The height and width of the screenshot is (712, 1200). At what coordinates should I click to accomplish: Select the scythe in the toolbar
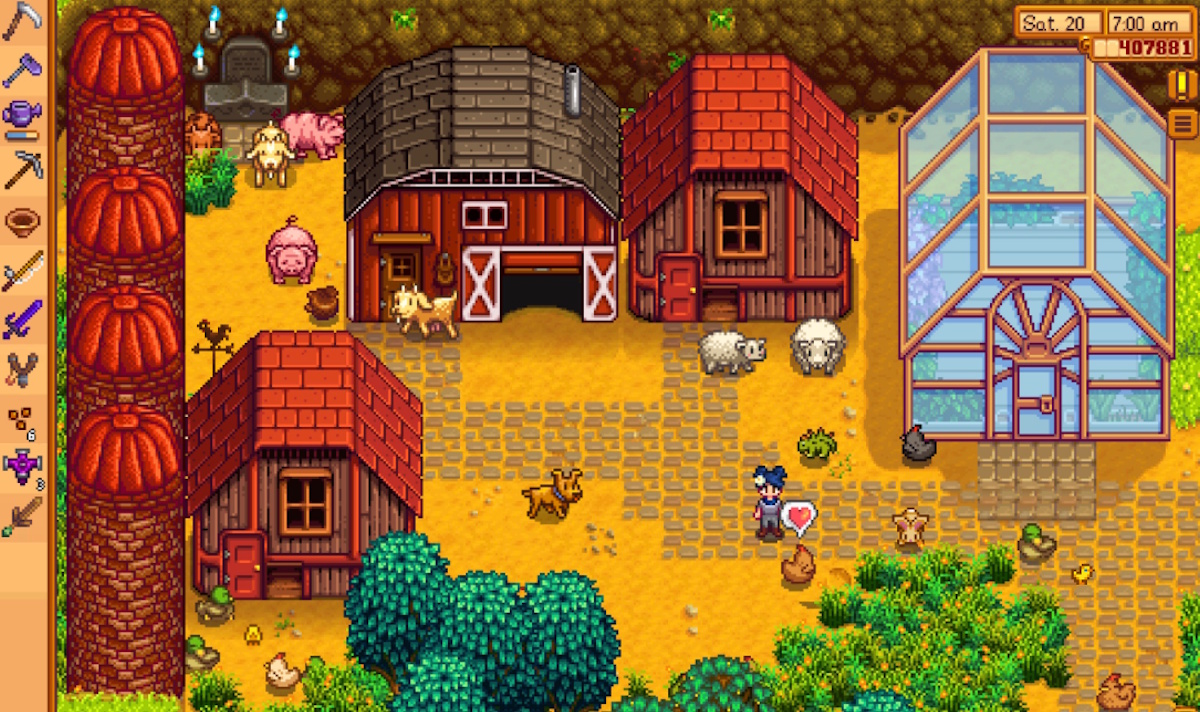pos(22,21)
